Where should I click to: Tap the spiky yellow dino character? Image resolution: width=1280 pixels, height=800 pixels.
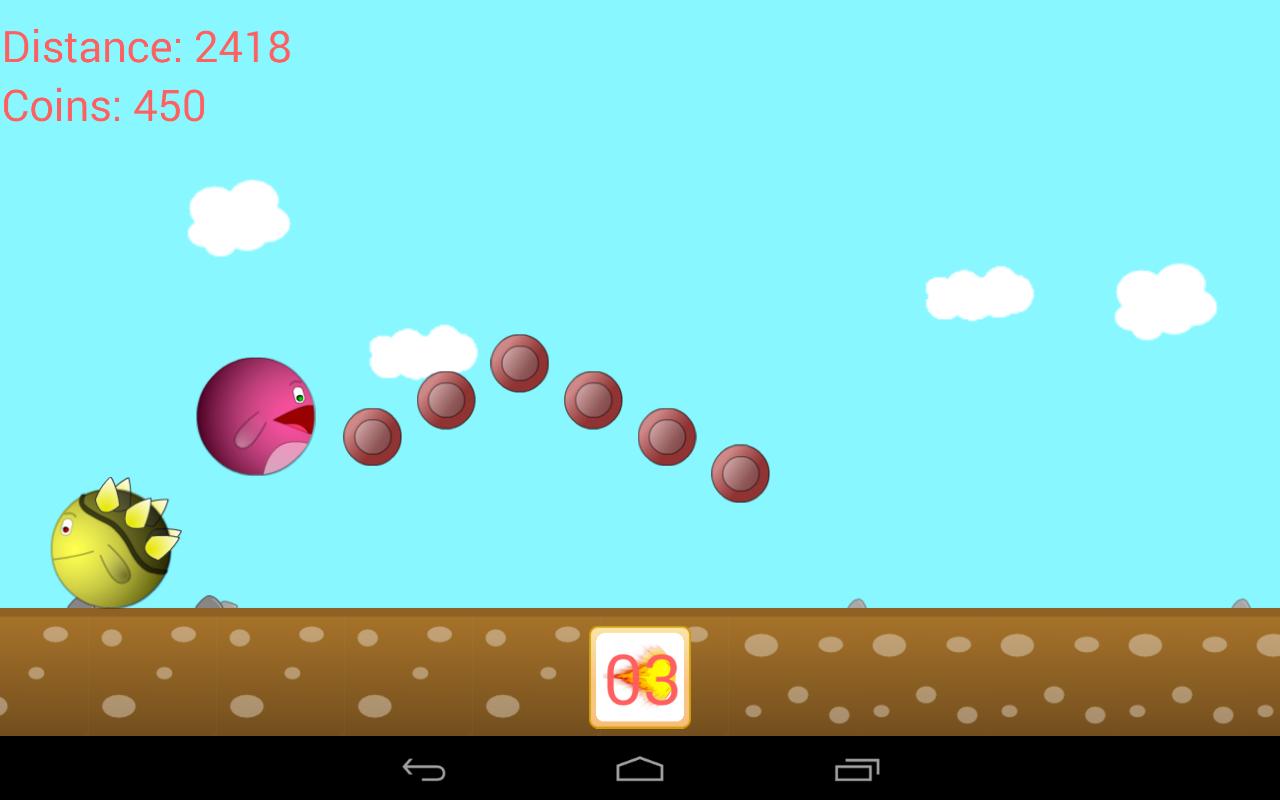tap(110, 545)
